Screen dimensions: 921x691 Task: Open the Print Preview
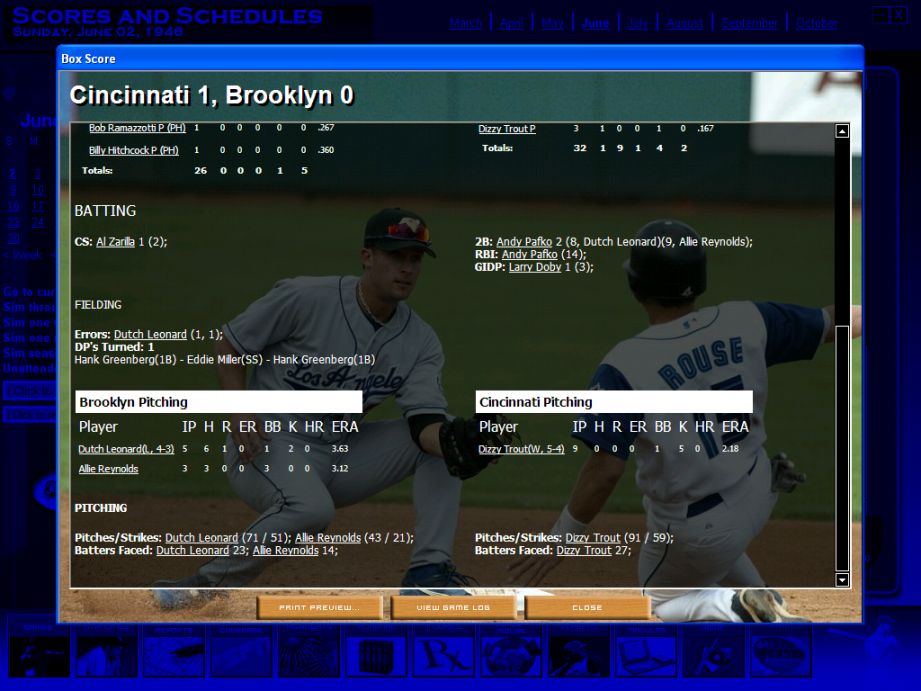320,607
